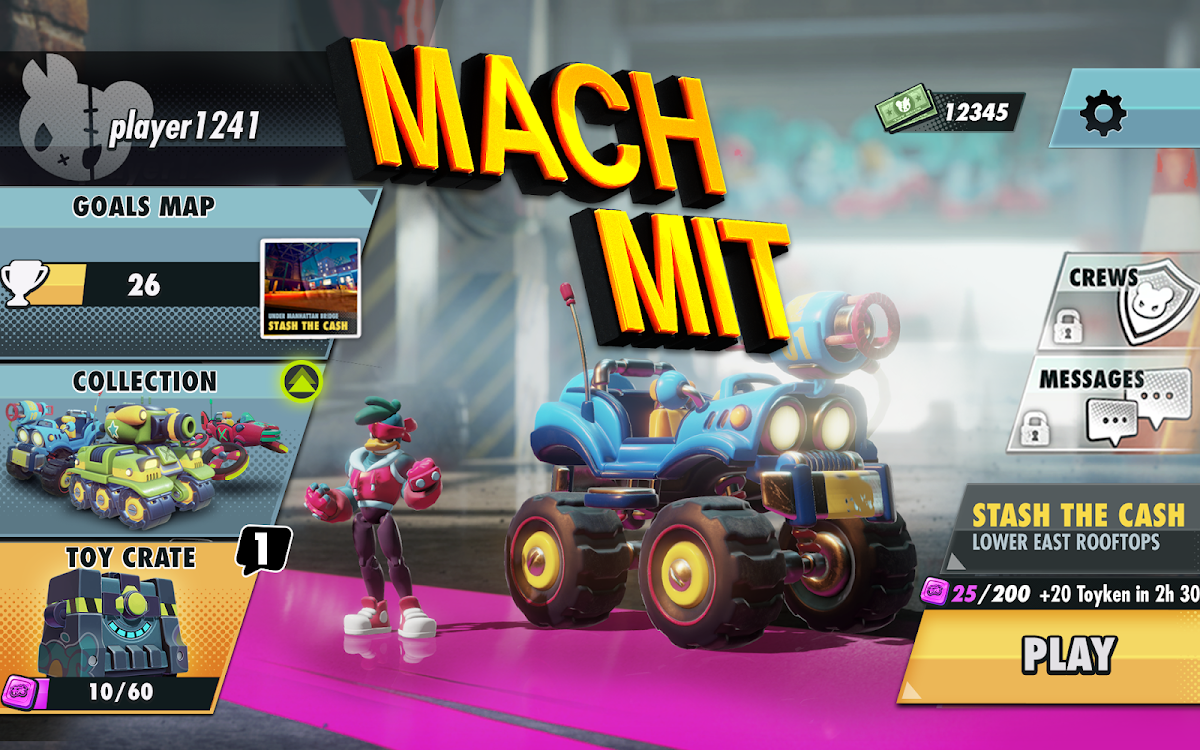Open the settings gear menu
The image size is (1200, 750).
1104,113
